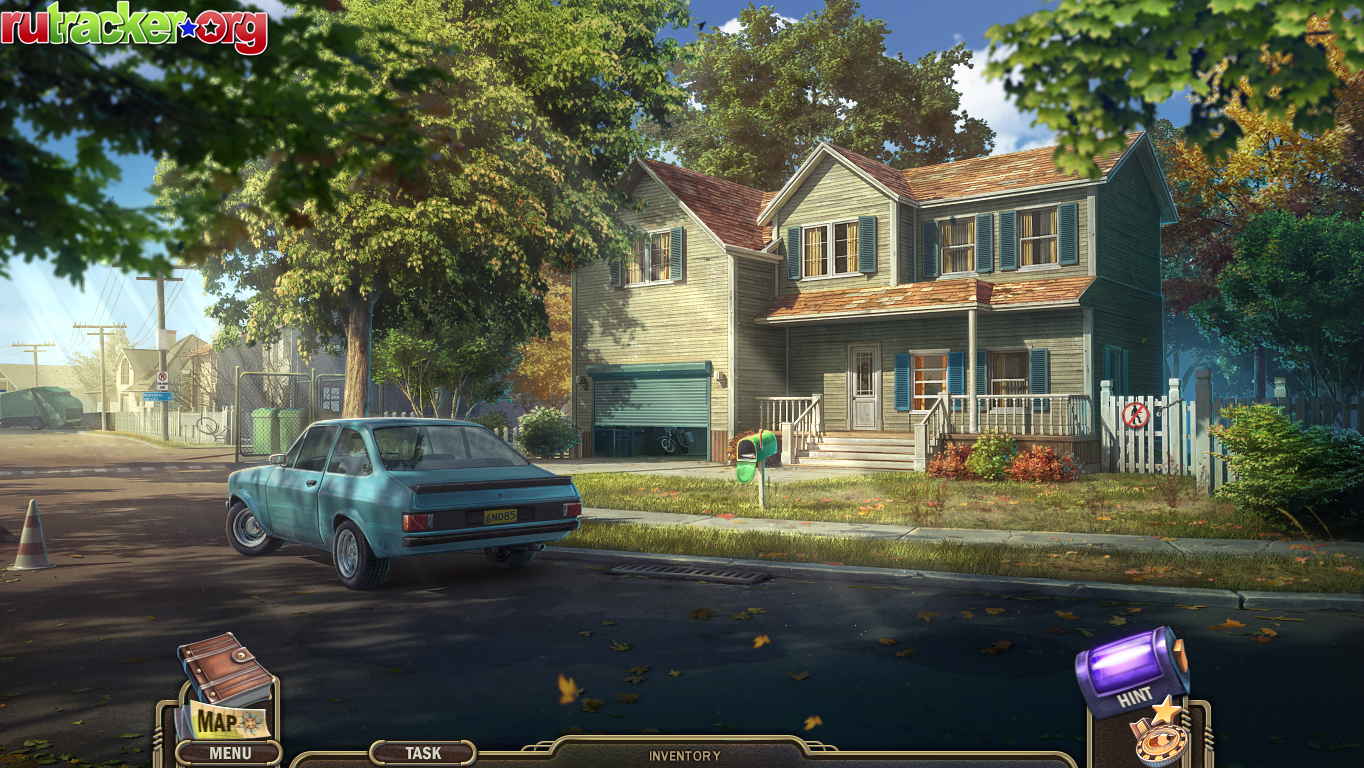Expand the Inventory panel
The image size is (1364, 768).
point(684,756)
